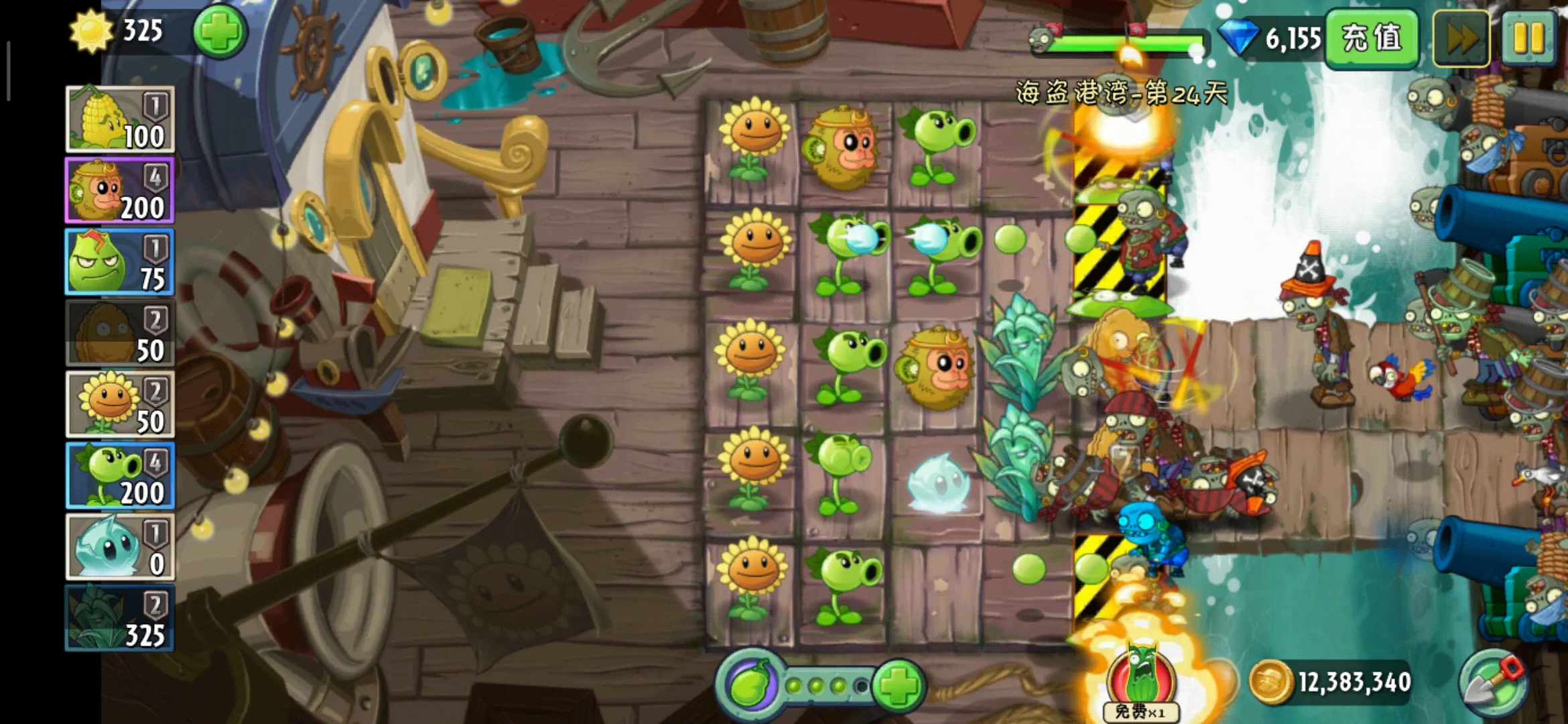Pick the Iceberg Lettuce seed packet
Viewport: 1568px width, 724px height.
pyautogui.click(x=120, y=546)
